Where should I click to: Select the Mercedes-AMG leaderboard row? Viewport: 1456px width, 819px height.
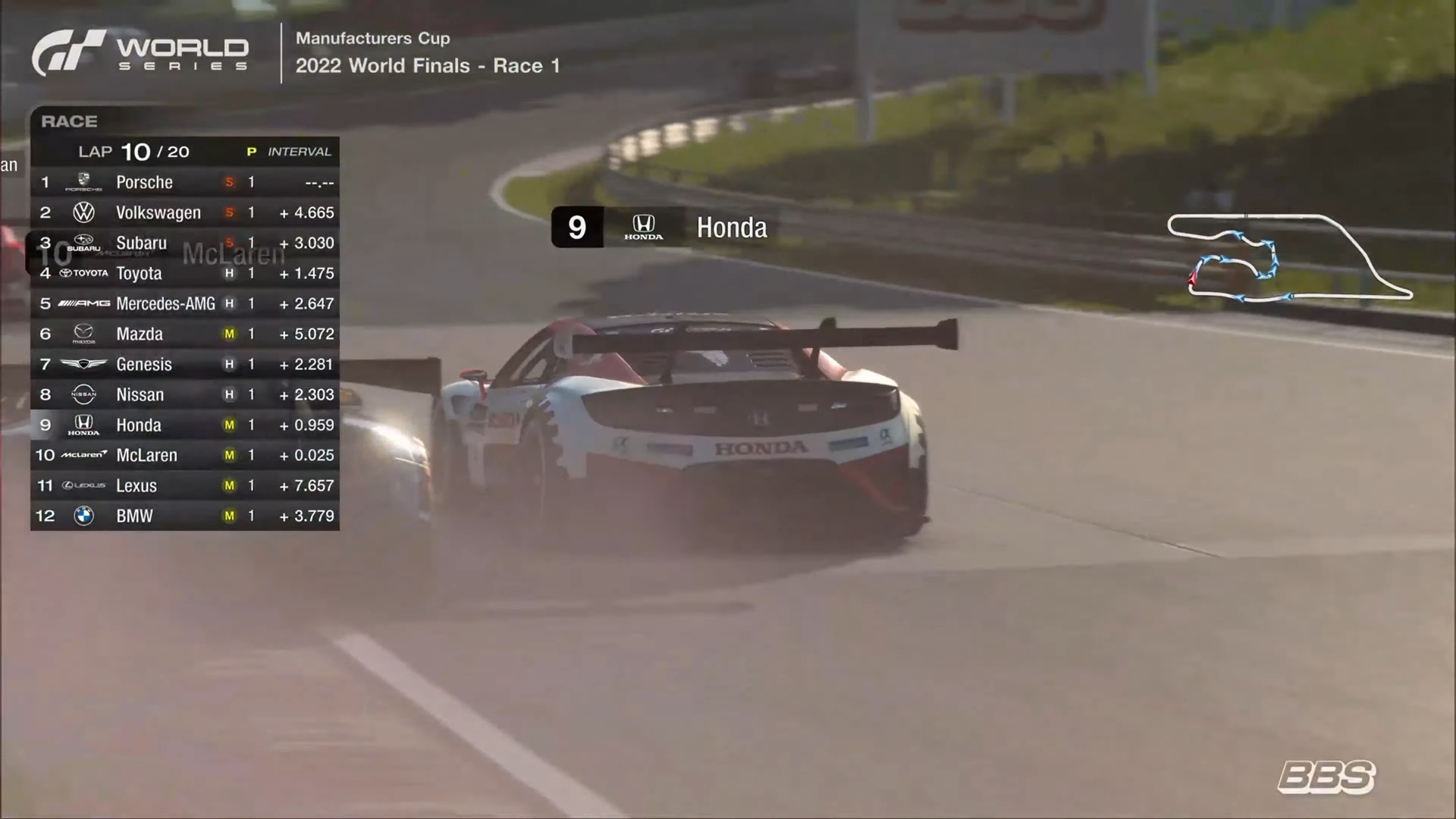pyautogui.click(x=184, y=303)
